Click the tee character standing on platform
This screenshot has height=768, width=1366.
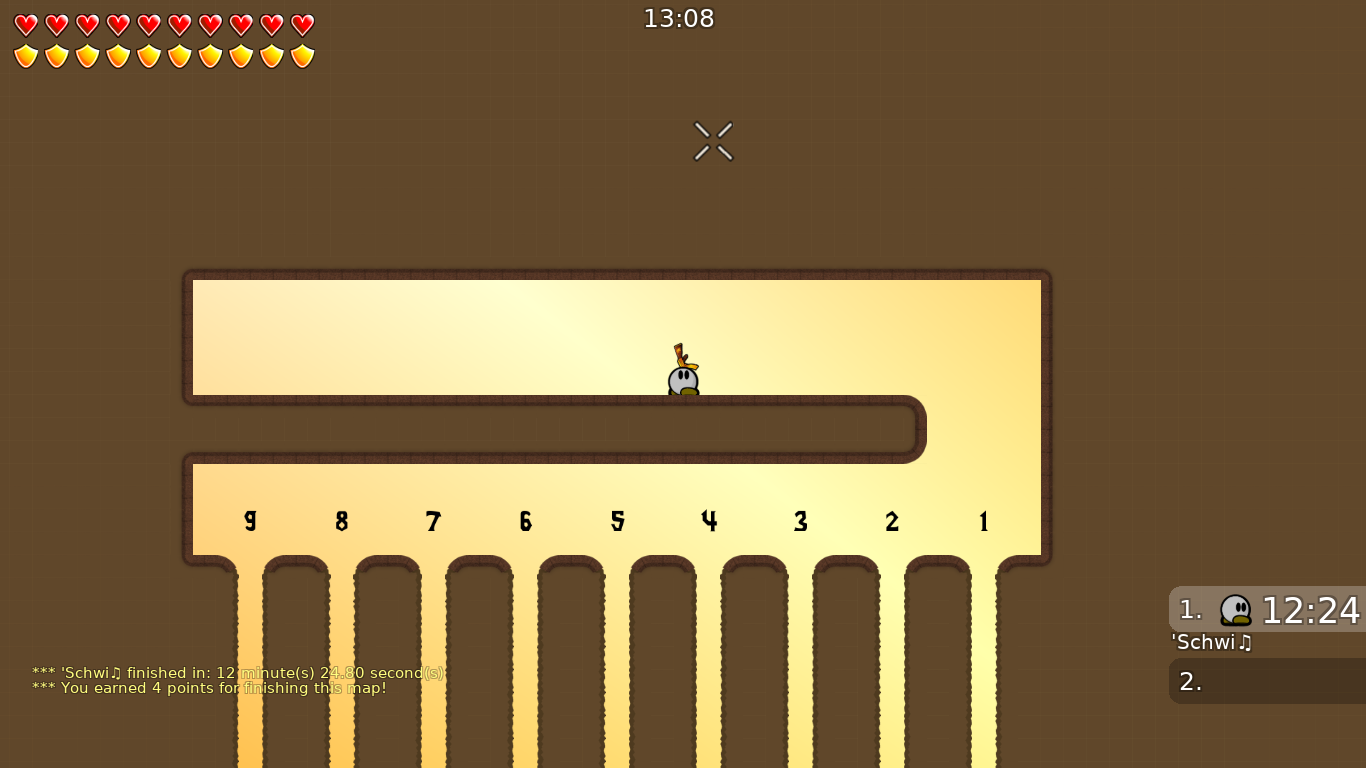(682, 378)
